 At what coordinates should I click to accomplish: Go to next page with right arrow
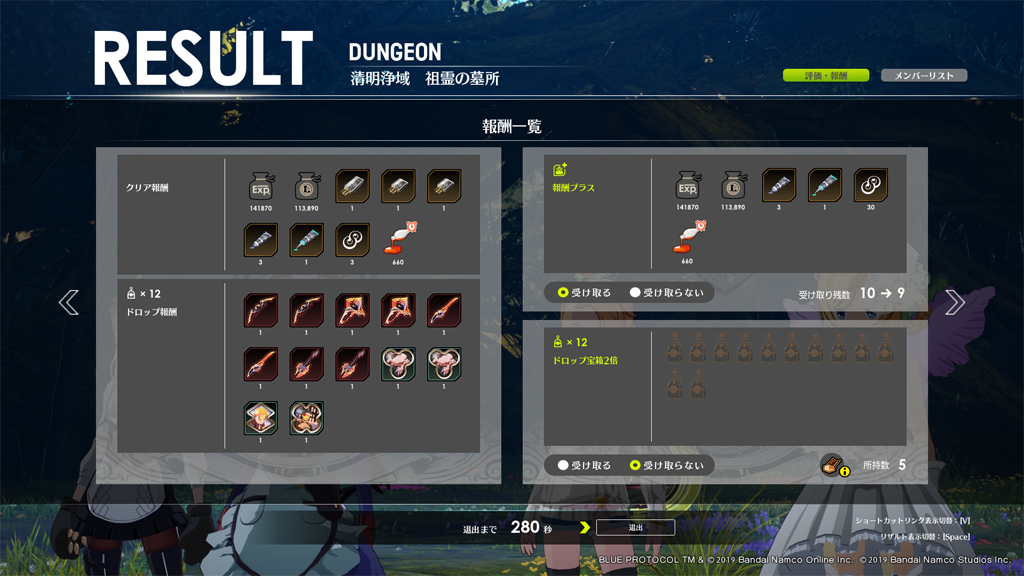[955, 302]
